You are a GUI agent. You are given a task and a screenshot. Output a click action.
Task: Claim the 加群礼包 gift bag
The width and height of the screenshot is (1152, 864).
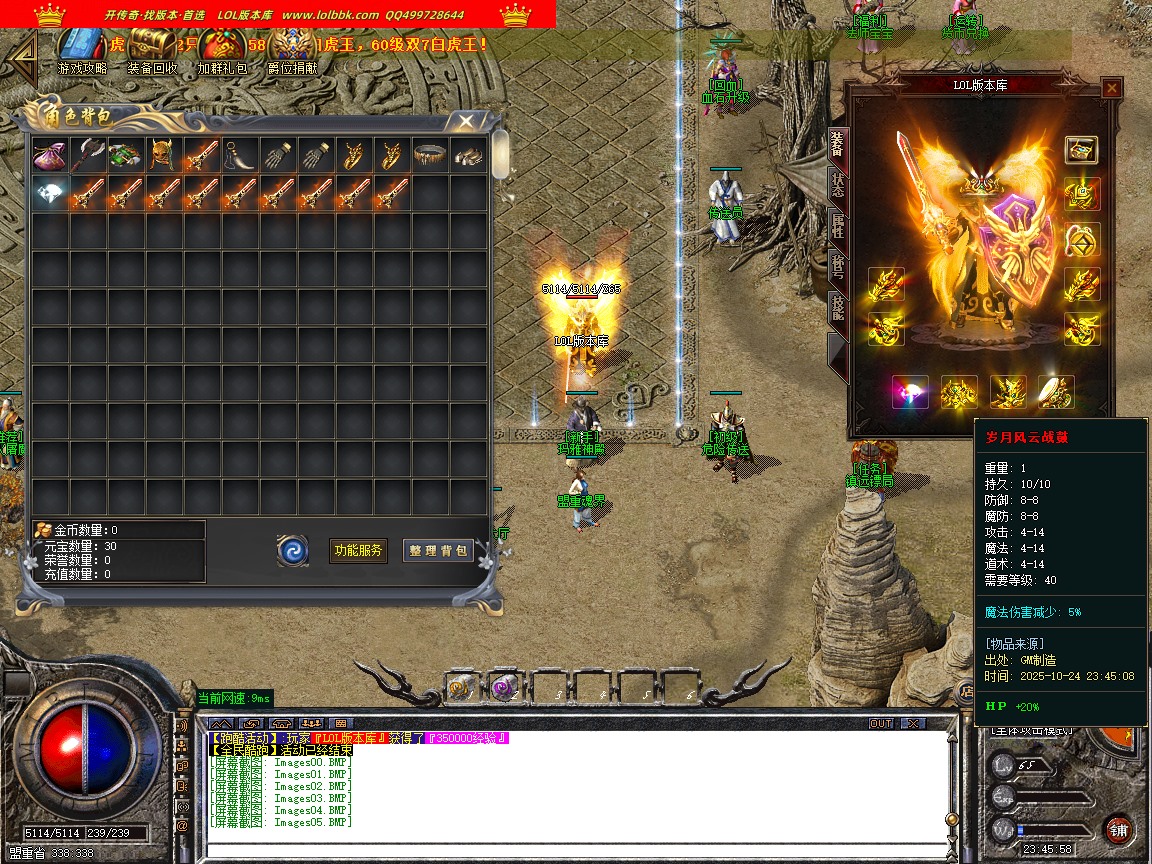(221, 46)
